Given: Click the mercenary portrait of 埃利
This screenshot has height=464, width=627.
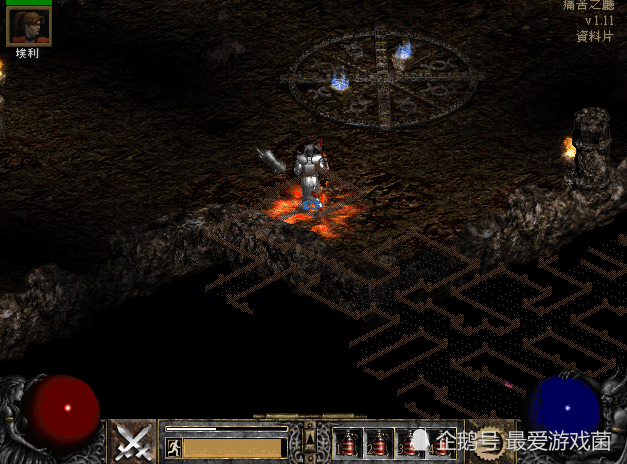Looking at the screenshot, I should (28, 26).
